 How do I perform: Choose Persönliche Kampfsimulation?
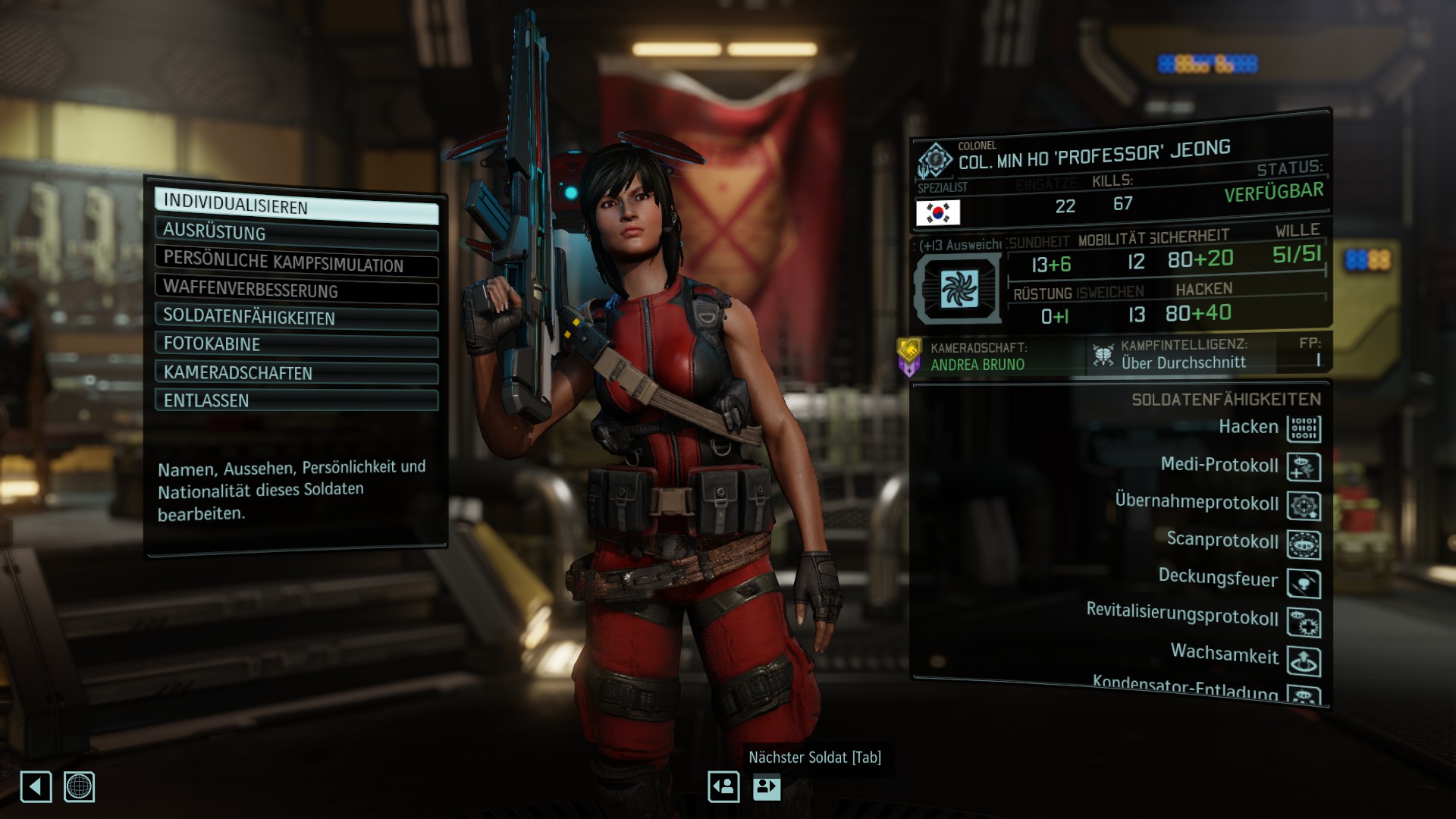[296, 262]
